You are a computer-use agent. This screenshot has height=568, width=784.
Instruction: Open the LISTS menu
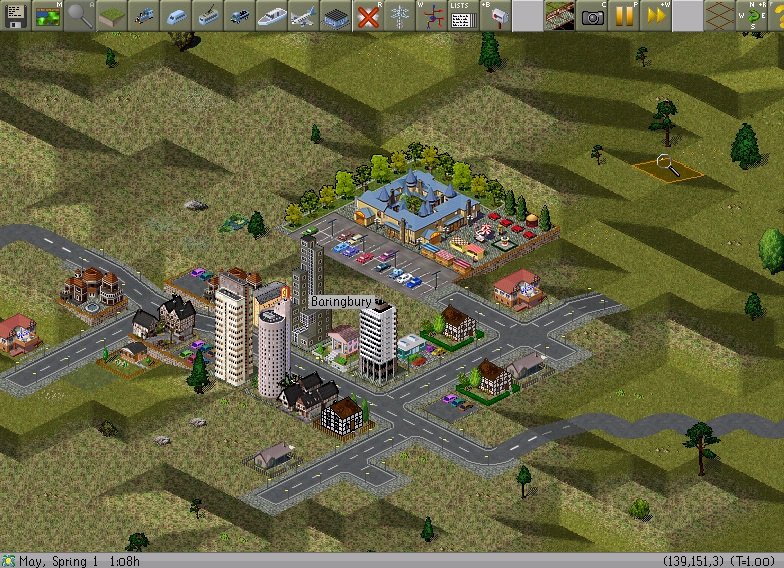click(461, 15)
